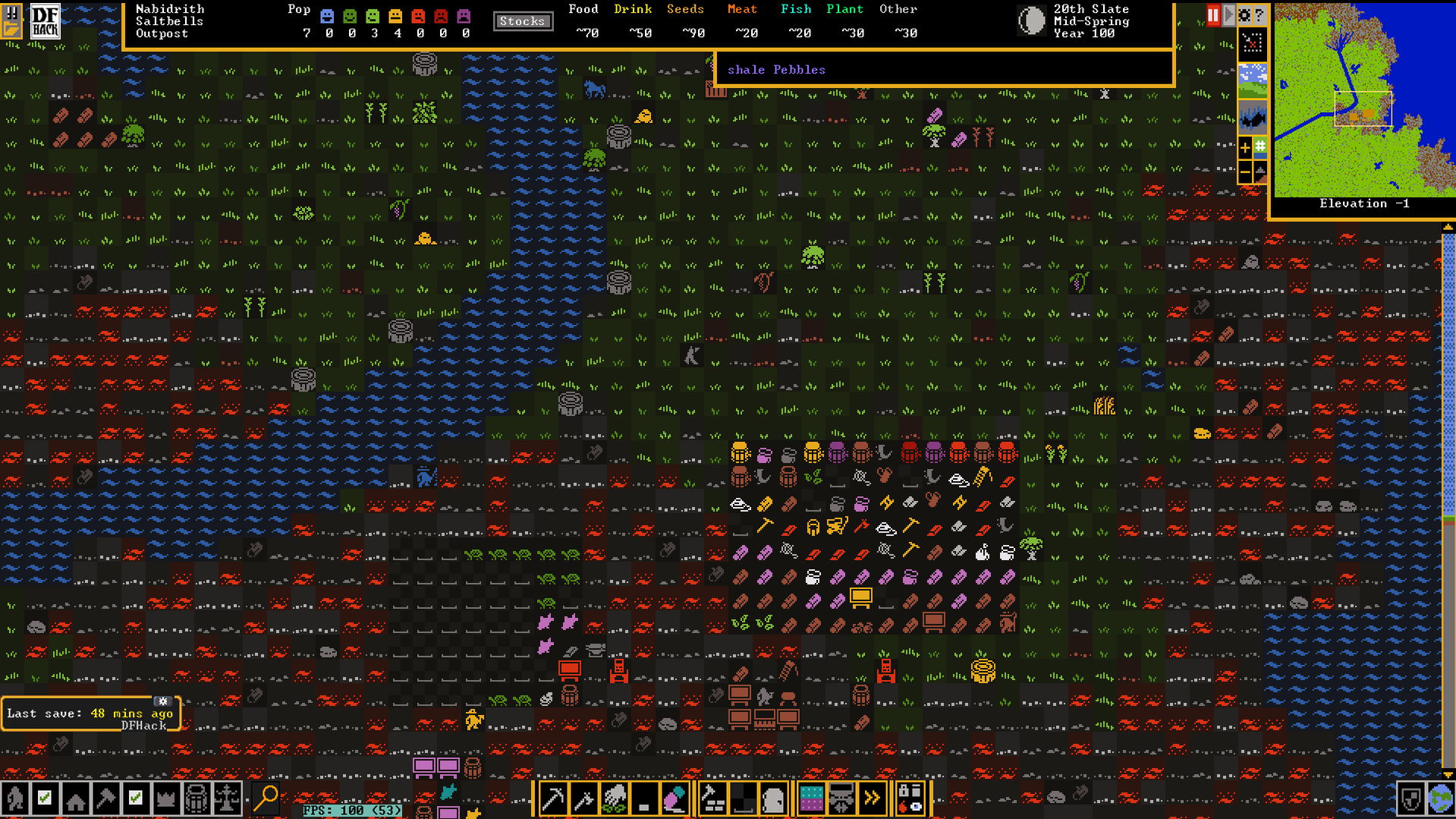Viewport: 1456px width, 819px height.
Task: Open the citizens info creature icon
Action: [15, 799]
